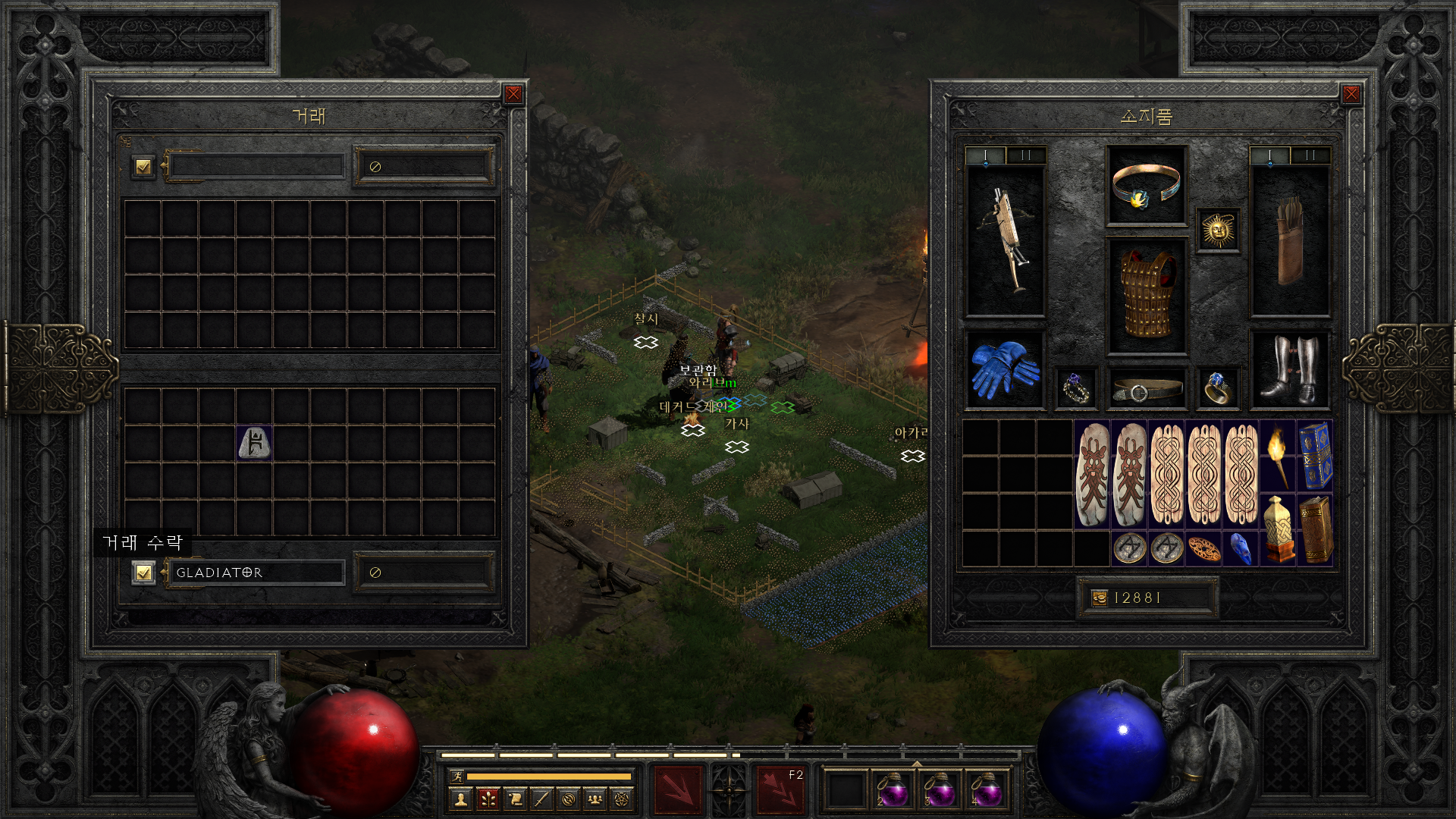Tick the trade accept checkbox beside GLADIATOR
The width and height of the screenshot is (1456, 819).
(x=143, y=573)
